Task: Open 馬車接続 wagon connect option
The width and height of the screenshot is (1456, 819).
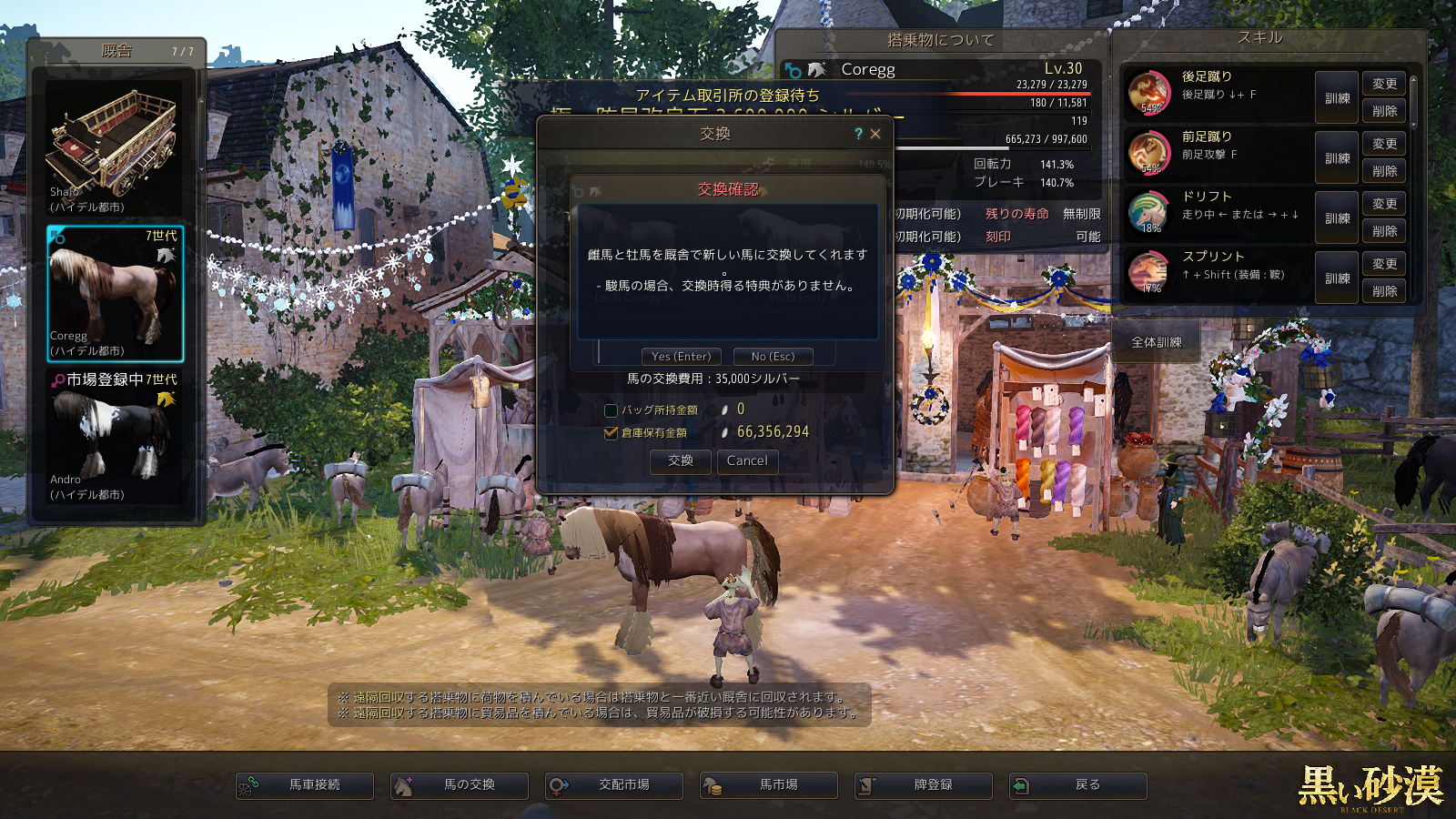Action: pyautogui.click(x=305, y=785)
